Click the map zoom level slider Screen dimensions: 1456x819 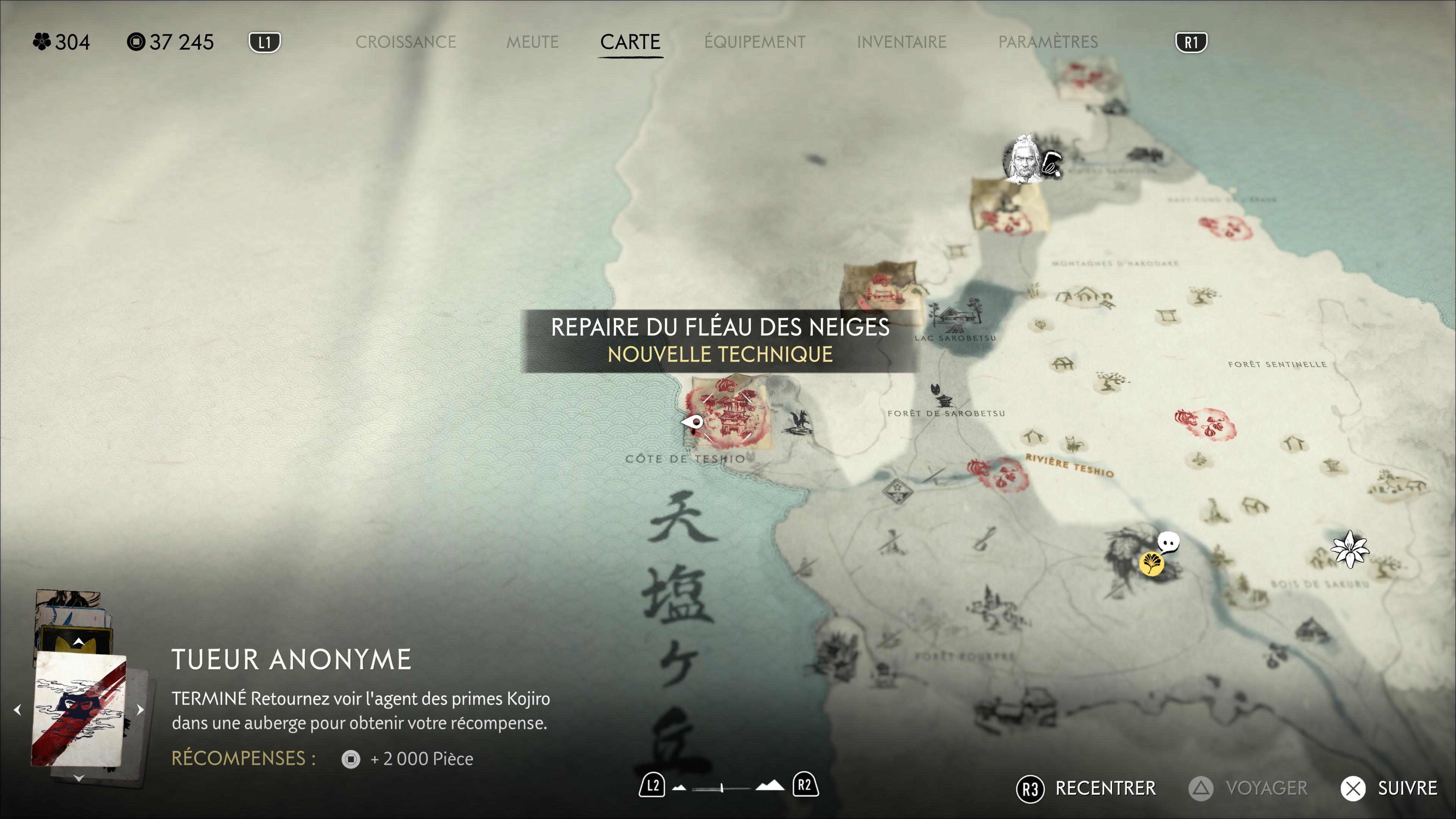point(722,788)
